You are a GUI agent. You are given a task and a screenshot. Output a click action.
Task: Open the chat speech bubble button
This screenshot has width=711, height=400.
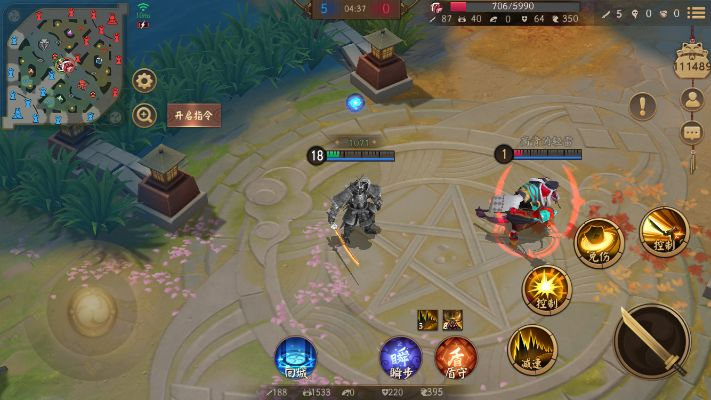(691, 132)
